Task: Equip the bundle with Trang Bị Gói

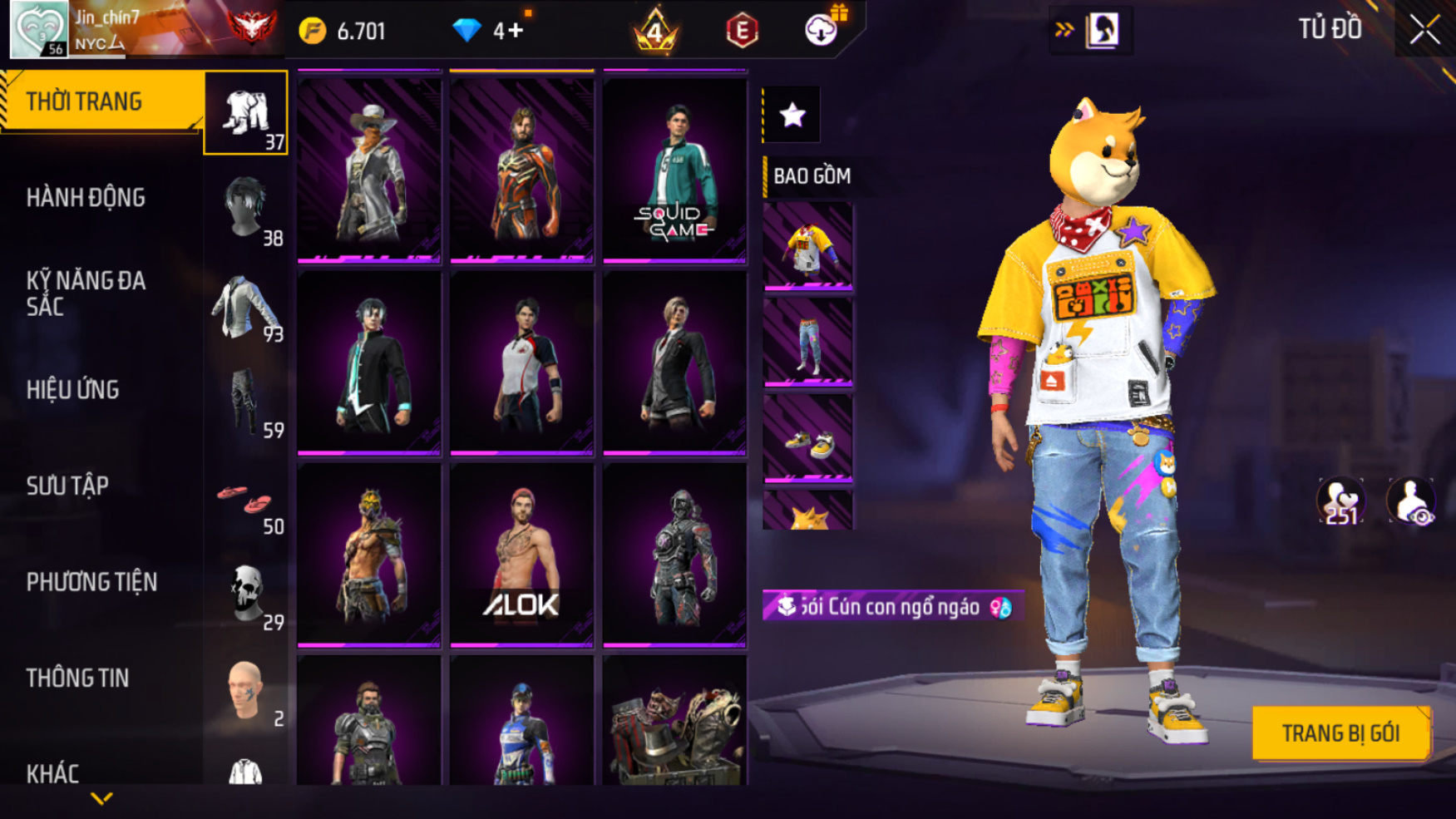Action: (1340, 733)
